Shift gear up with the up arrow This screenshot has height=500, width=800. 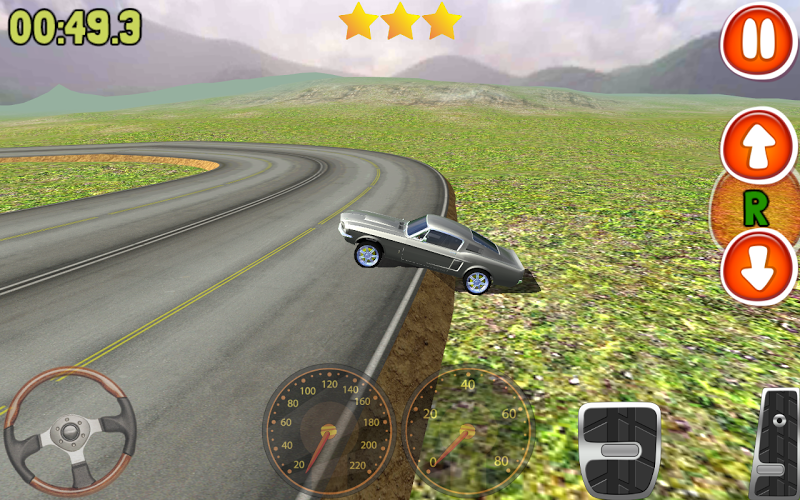[758, 146]
